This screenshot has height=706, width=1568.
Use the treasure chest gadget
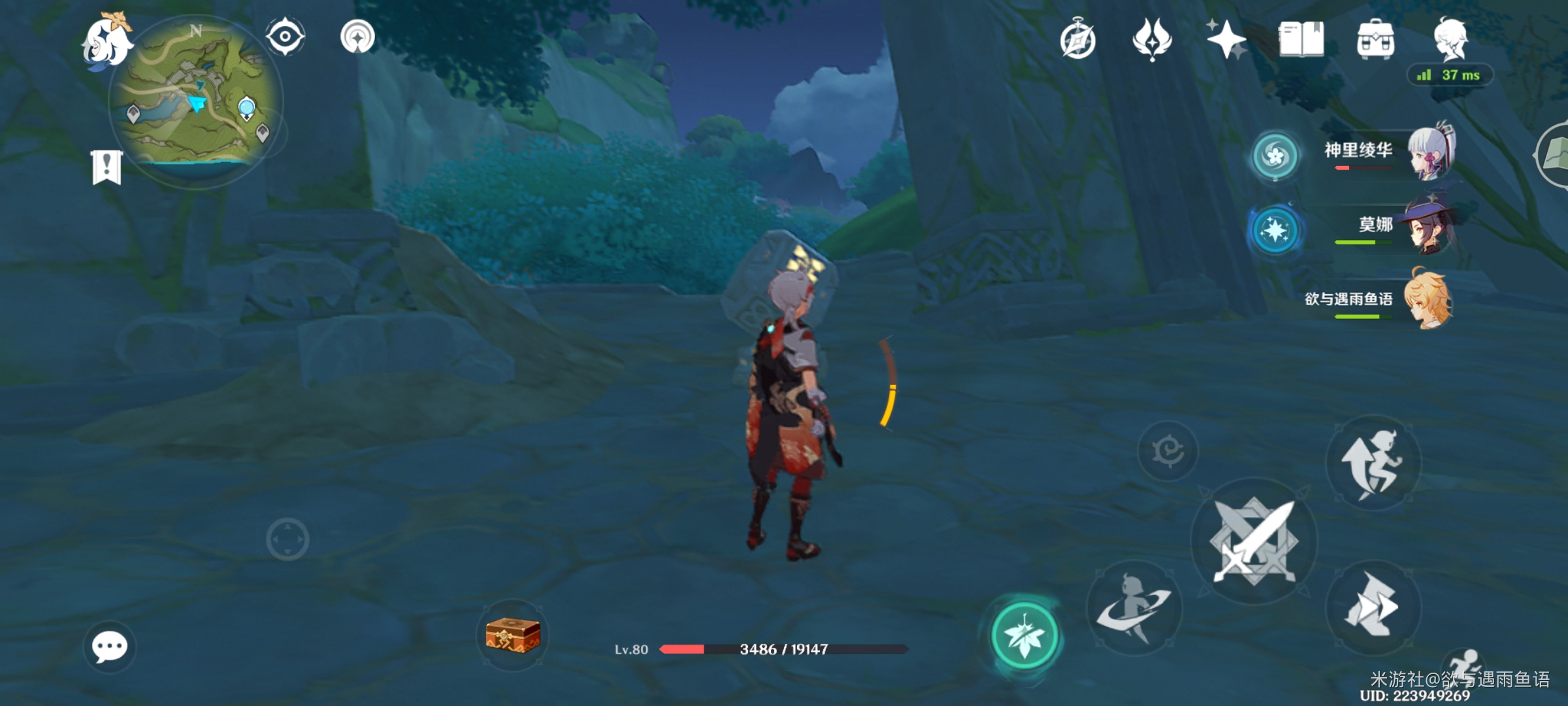point(512,635)
